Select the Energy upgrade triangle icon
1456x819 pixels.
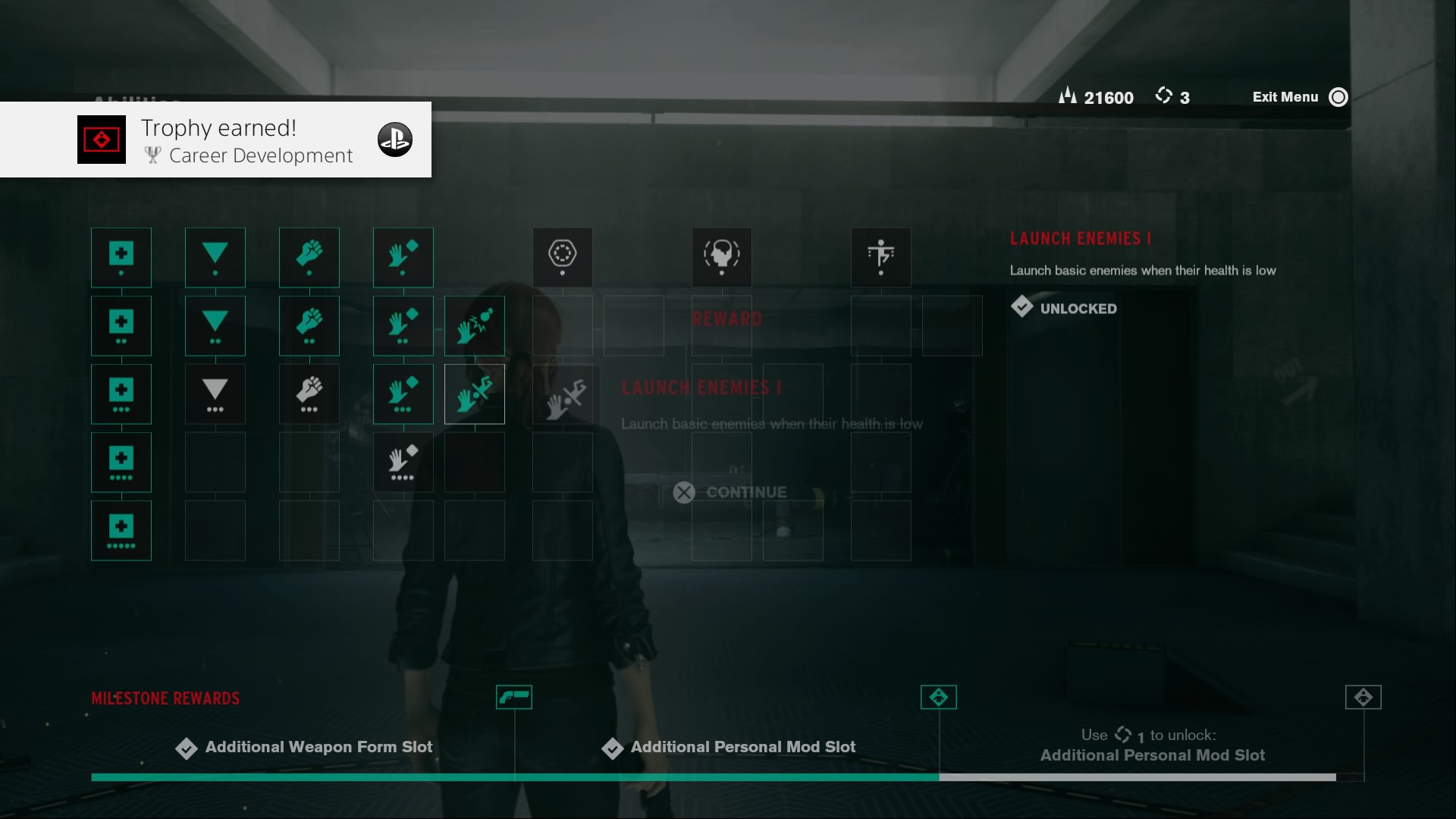tap(215, 258)
